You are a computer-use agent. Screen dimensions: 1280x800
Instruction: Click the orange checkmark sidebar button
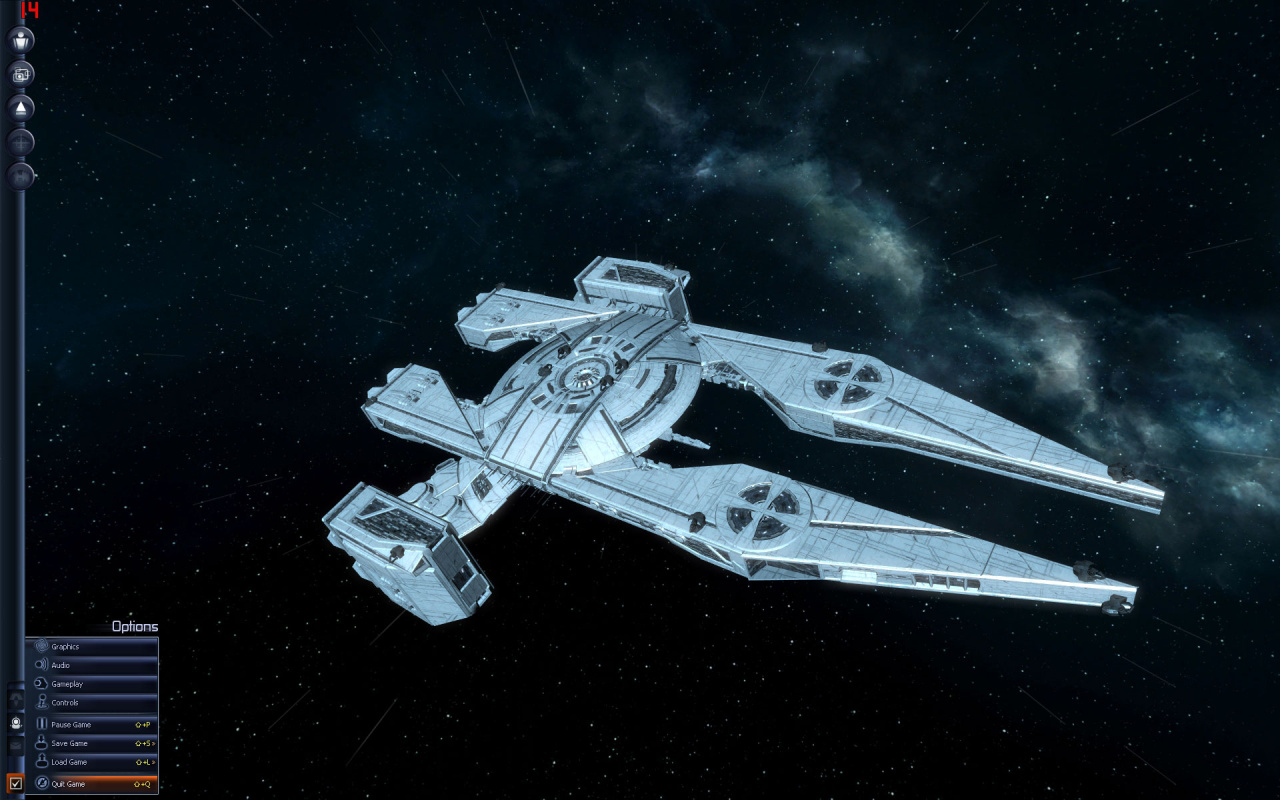point(15,784)
